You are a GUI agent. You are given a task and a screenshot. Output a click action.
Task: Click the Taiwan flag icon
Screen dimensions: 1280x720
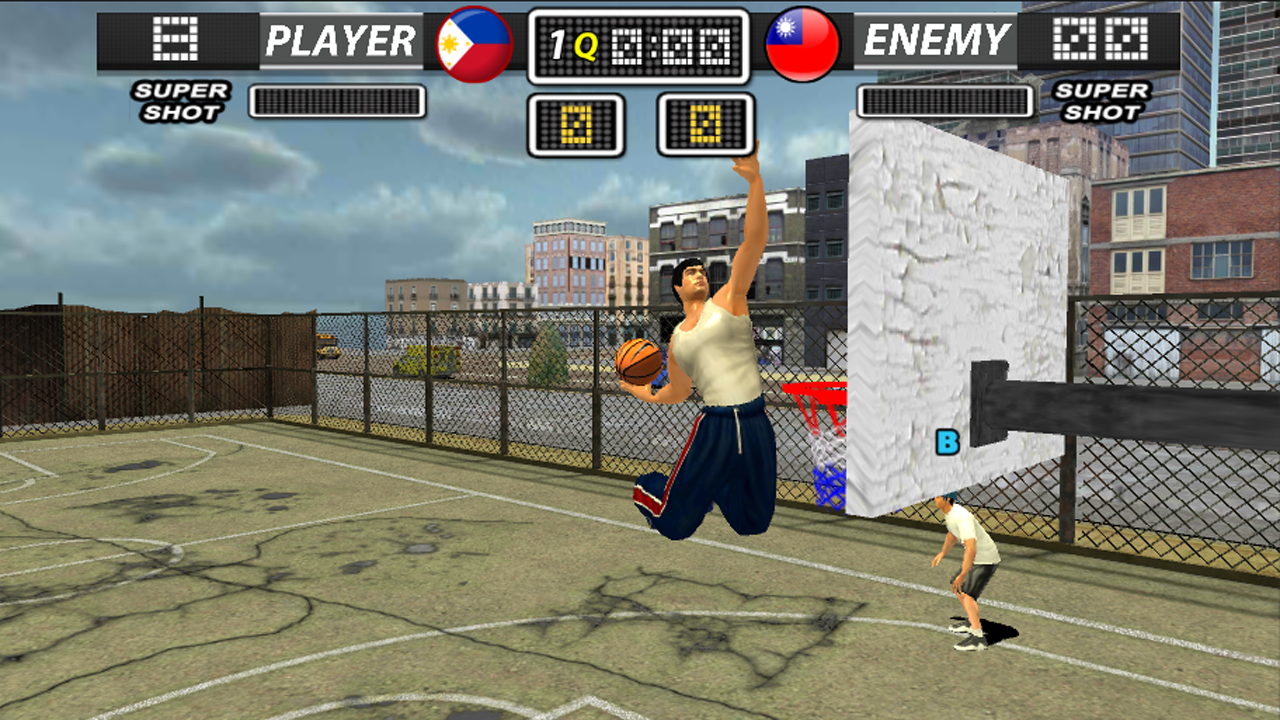click(x=800, y=42)
